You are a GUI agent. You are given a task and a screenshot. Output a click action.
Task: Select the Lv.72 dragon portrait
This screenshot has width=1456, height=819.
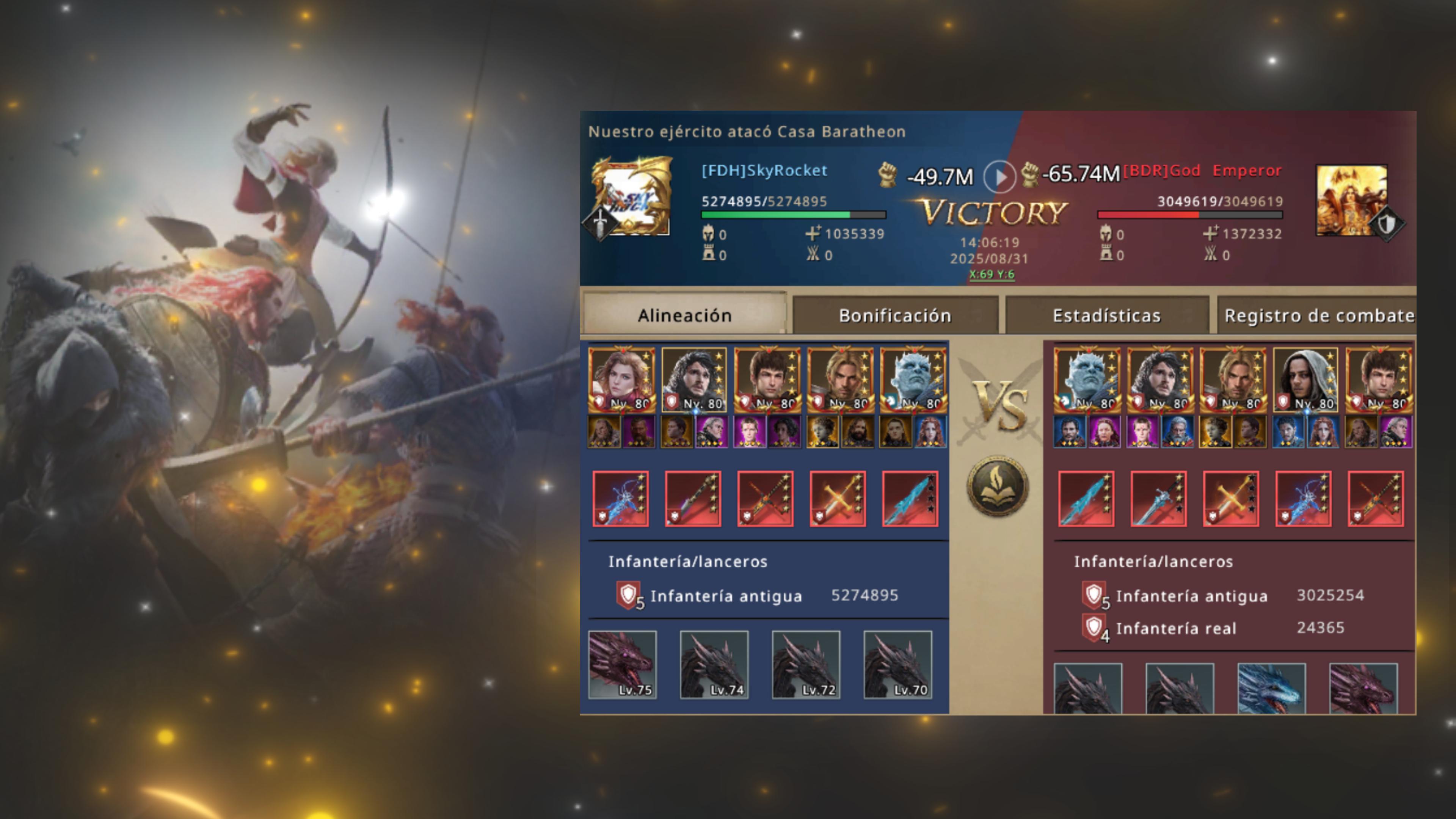tap(806, 665)
